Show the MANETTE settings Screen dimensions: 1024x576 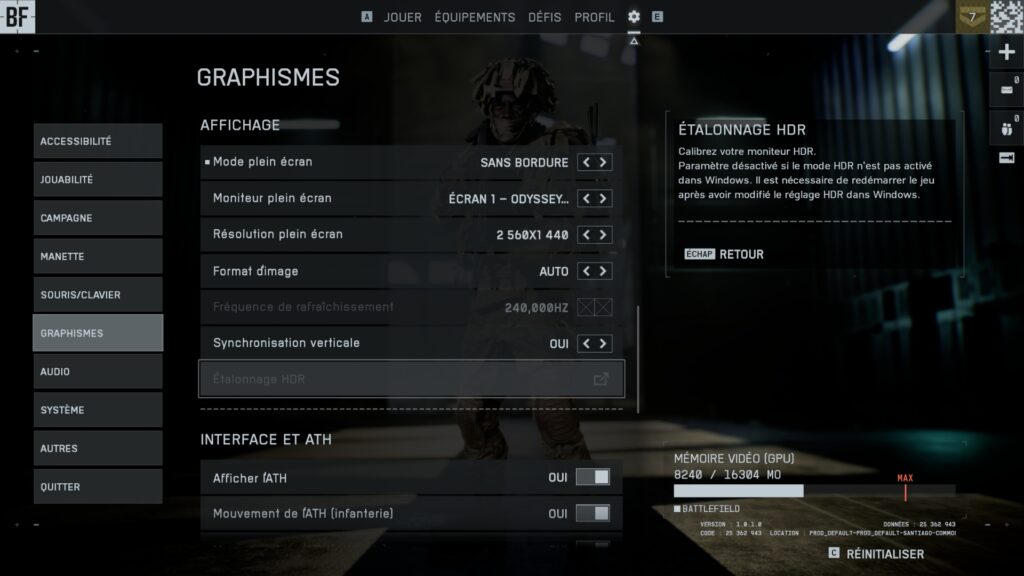[97, 256]
